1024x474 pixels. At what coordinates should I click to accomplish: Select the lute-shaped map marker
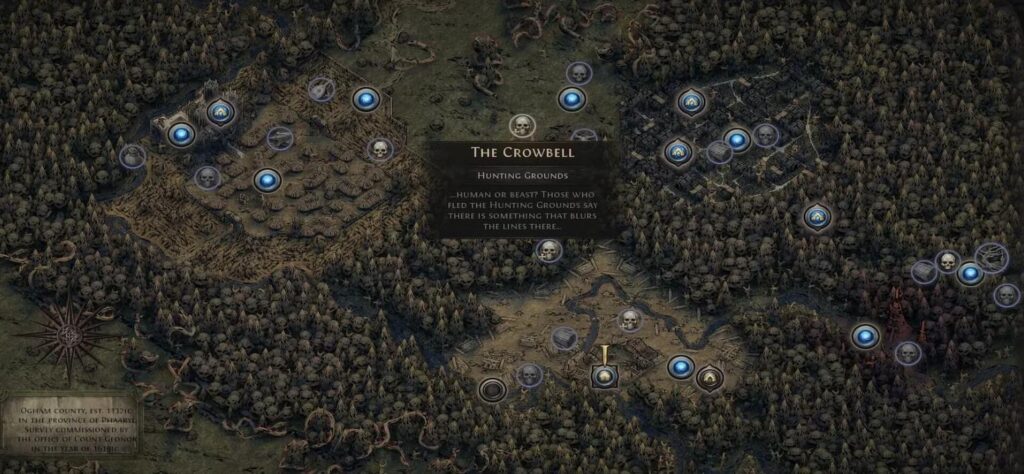click(320, 89)
